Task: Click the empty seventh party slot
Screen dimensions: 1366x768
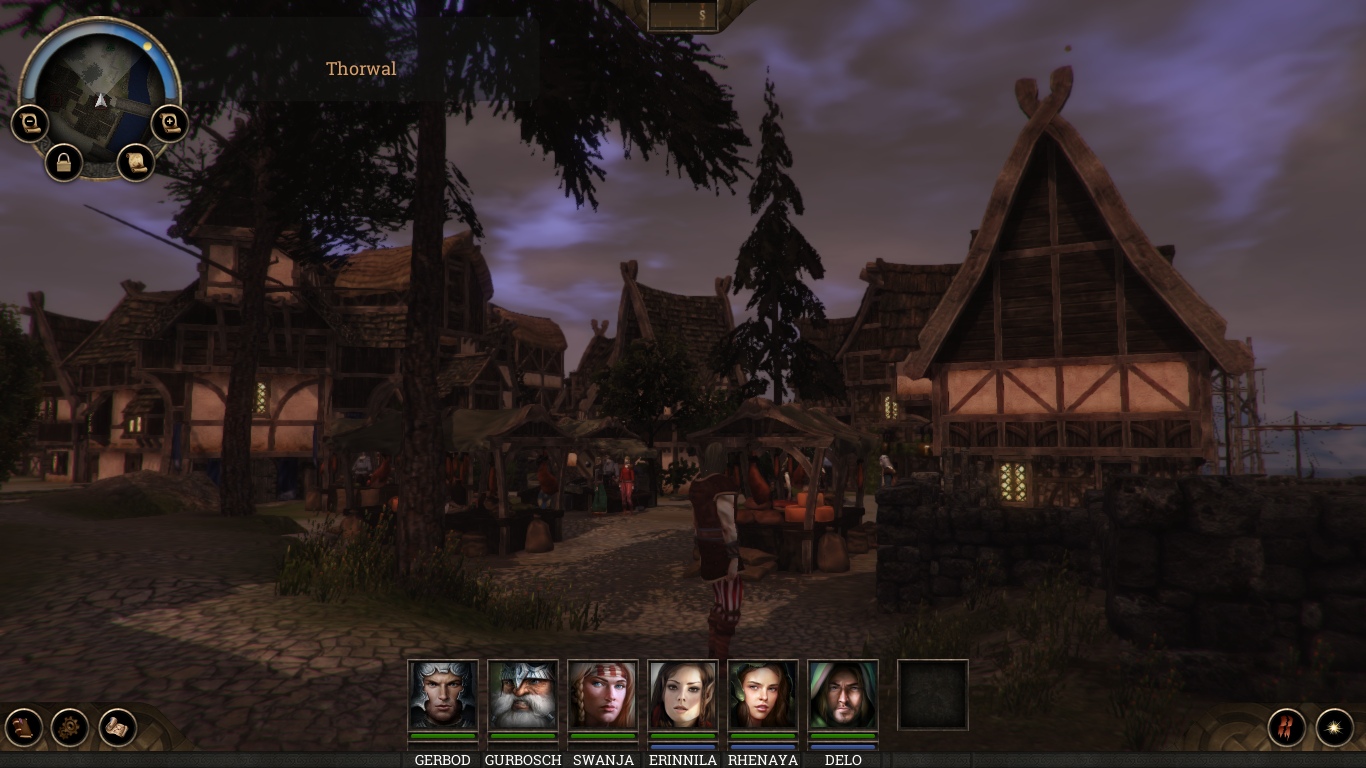Action: click(x=932, y=695)
